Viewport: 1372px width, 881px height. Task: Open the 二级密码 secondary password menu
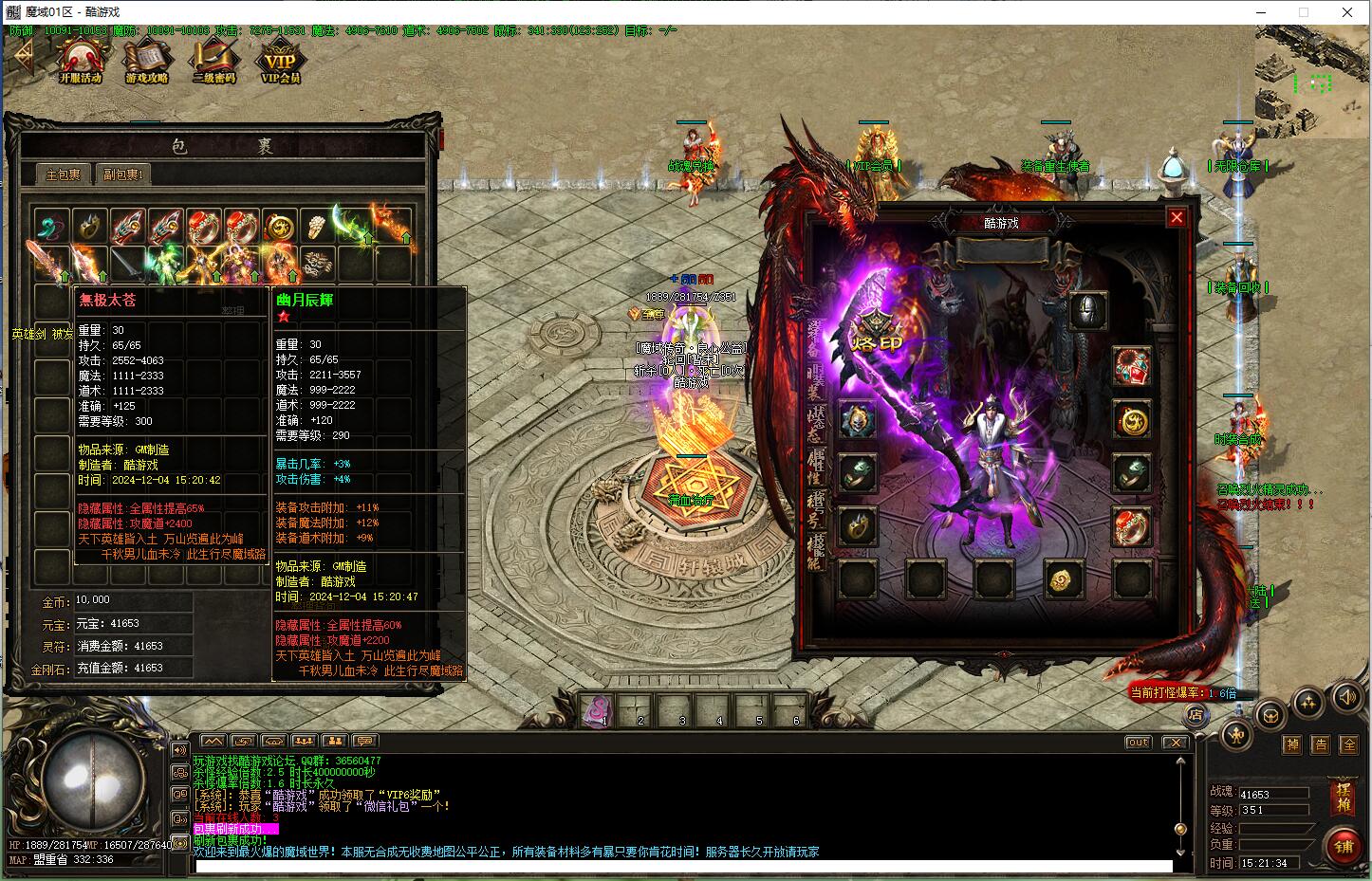click(x=213, y=62)
